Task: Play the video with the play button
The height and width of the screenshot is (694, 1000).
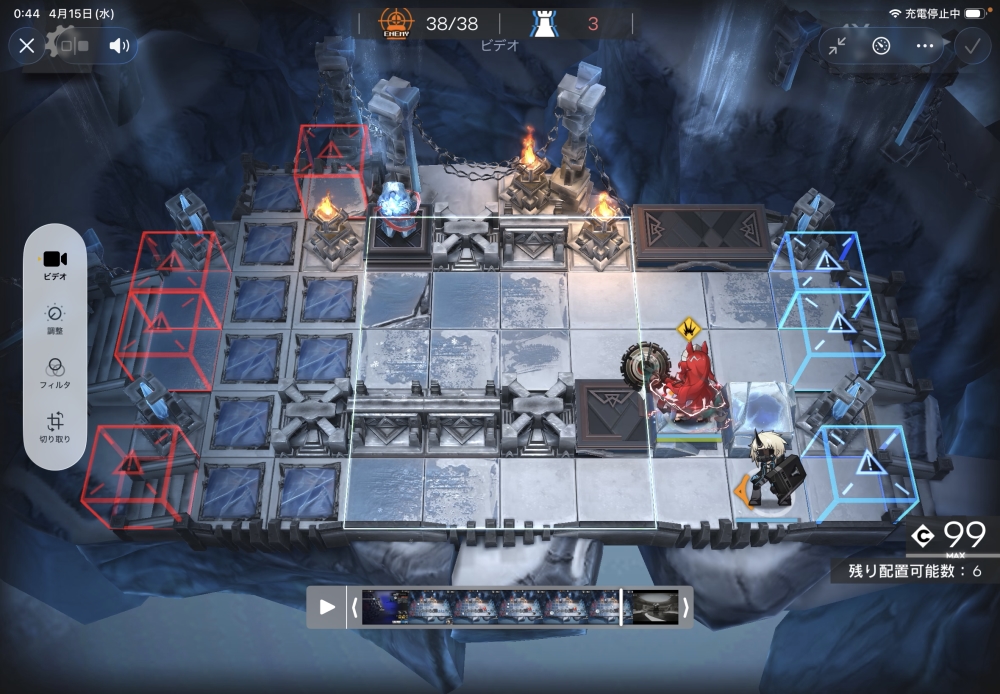Action: pyautogui.click(x=327, y=607)
